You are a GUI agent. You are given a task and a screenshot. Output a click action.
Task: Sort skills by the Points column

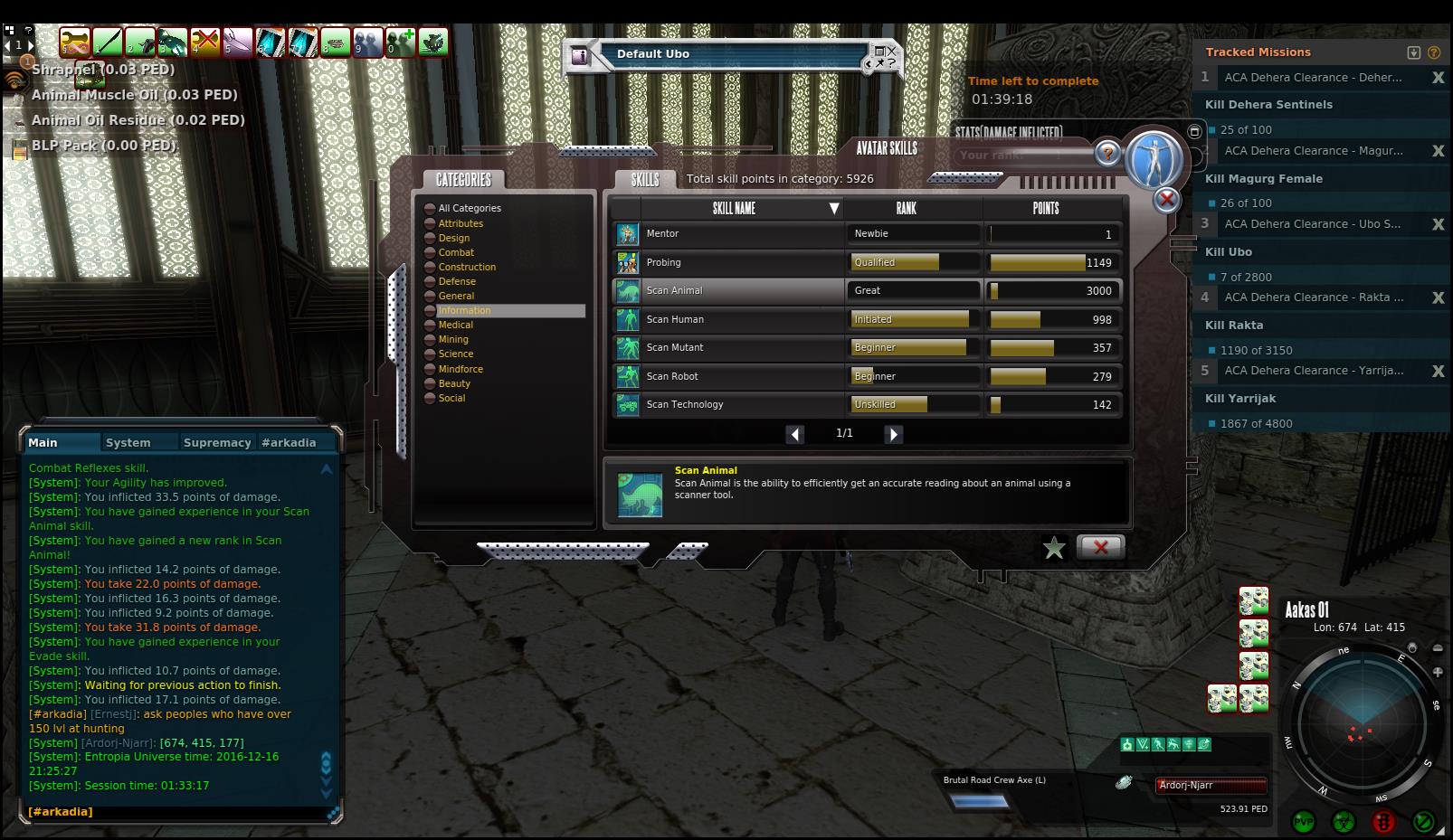click(1045, 208)
